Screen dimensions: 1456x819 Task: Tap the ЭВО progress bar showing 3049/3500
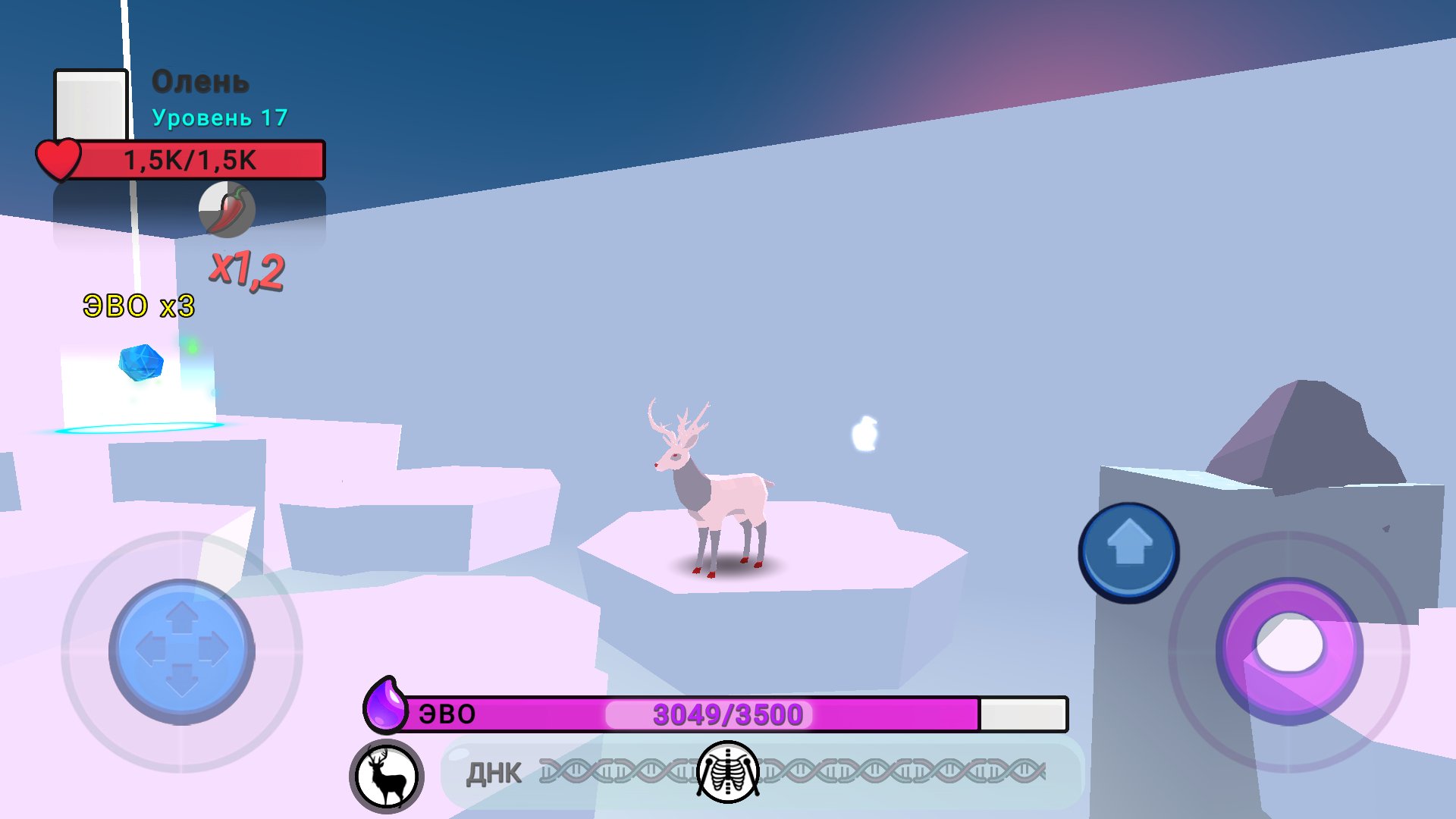[728, 714]
